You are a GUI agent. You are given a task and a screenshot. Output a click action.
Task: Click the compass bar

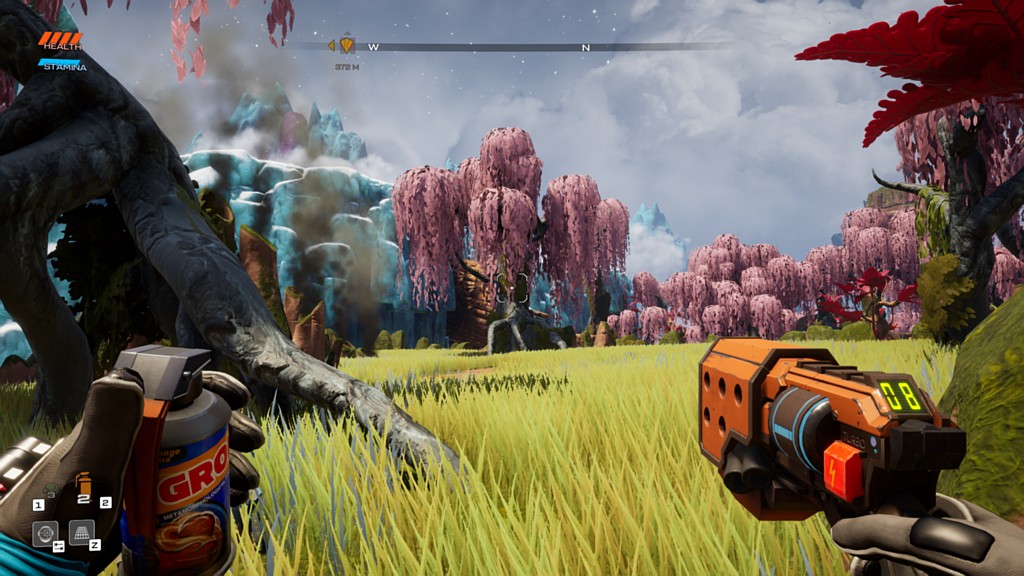coord(530,46)
